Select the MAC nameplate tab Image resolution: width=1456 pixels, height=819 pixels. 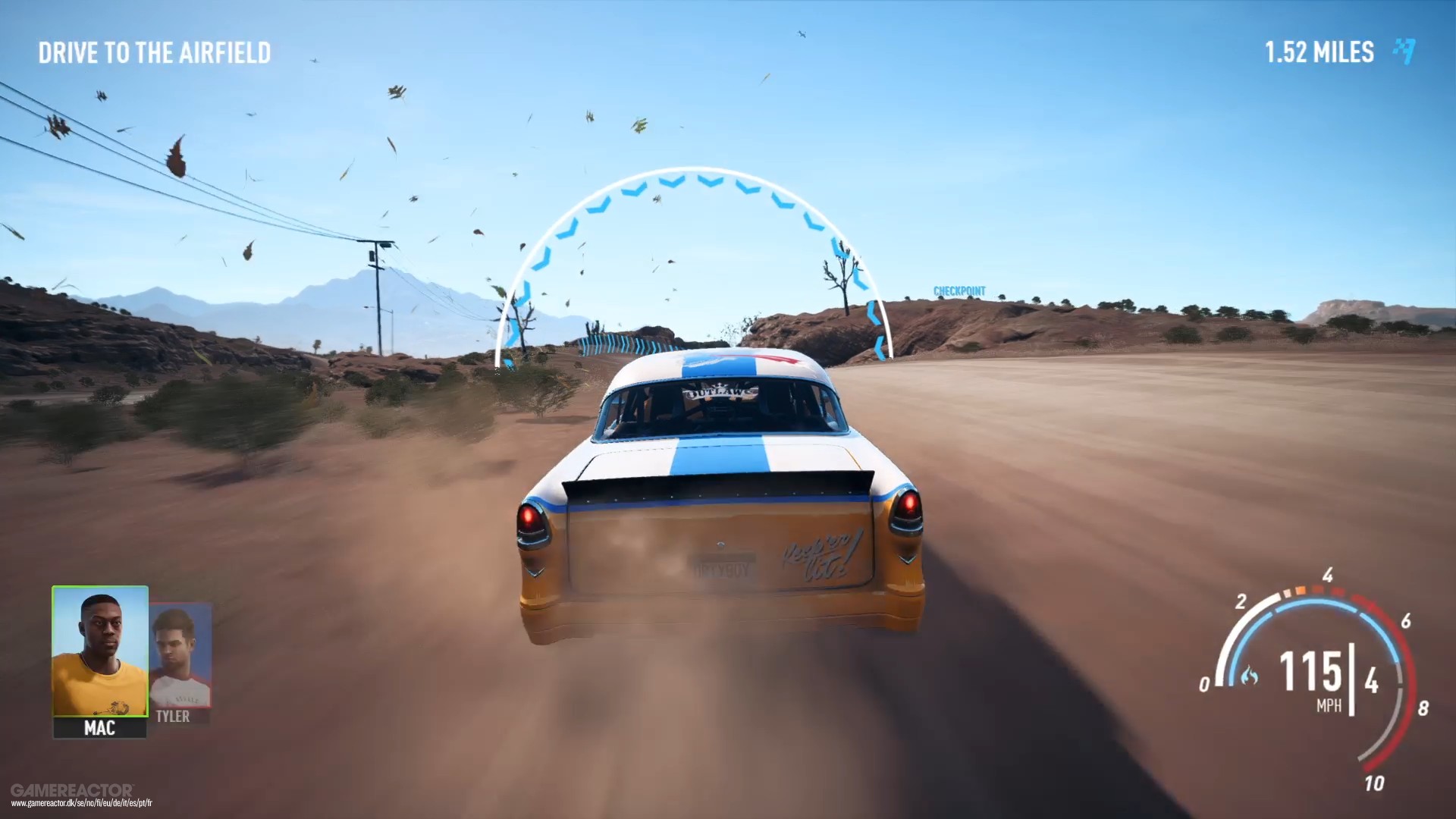point(99,730)
